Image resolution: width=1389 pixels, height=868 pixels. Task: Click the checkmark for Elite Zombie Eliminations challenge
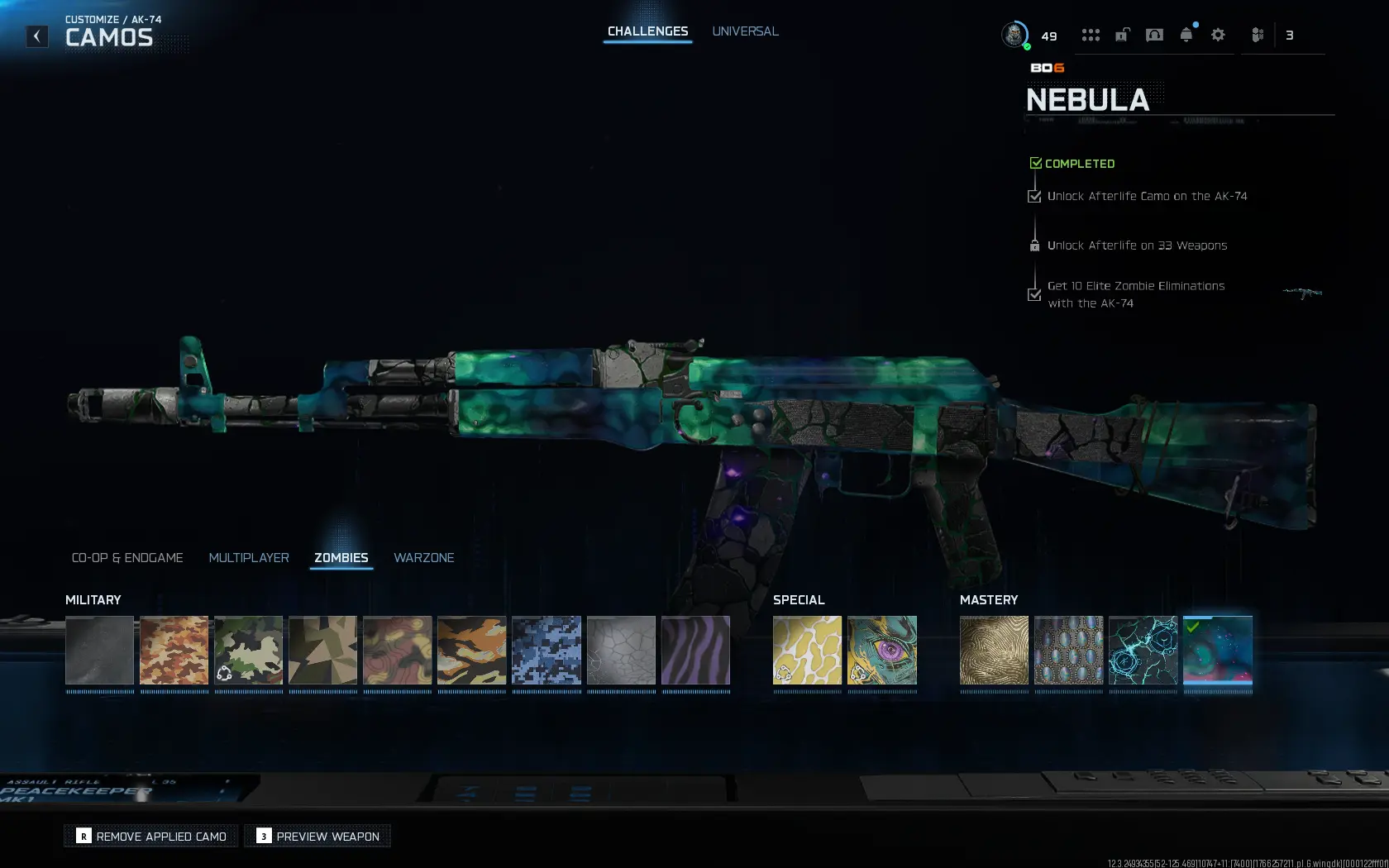tap(1033, 294)
